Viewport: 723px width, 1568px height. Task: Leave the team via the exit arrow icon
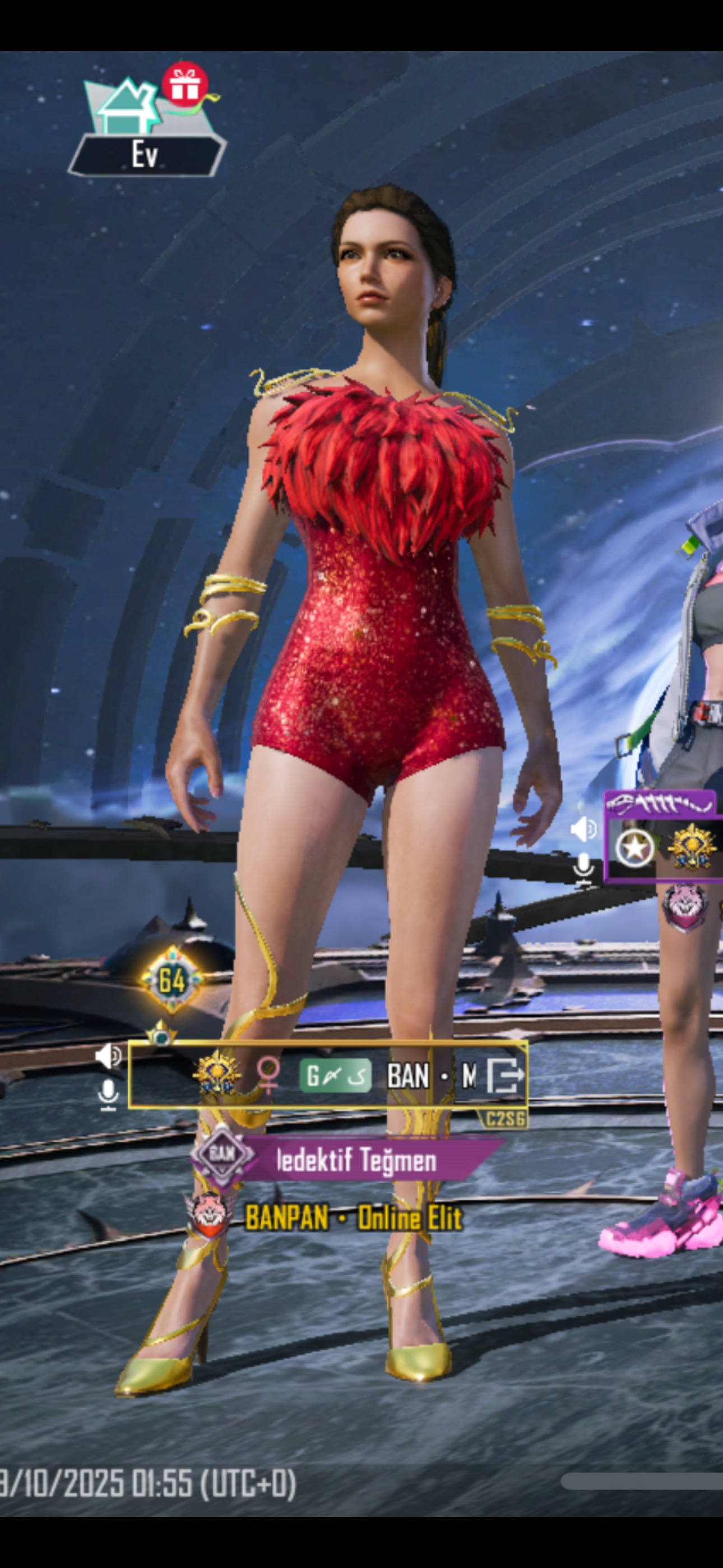[x=504, y=1076]
